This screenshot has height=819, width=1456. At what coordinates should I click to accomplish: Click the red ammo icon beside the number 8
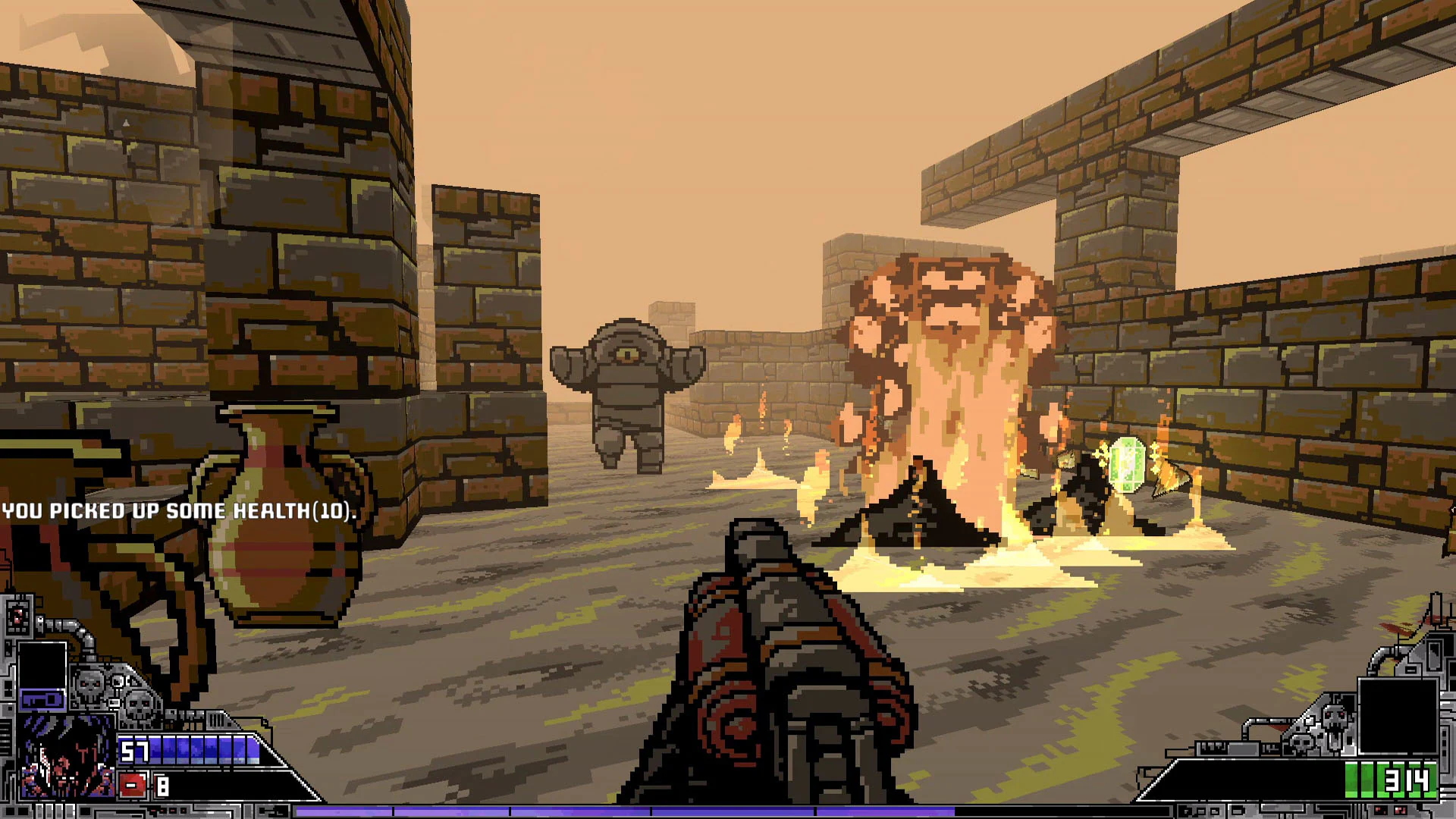coord(132,784)
